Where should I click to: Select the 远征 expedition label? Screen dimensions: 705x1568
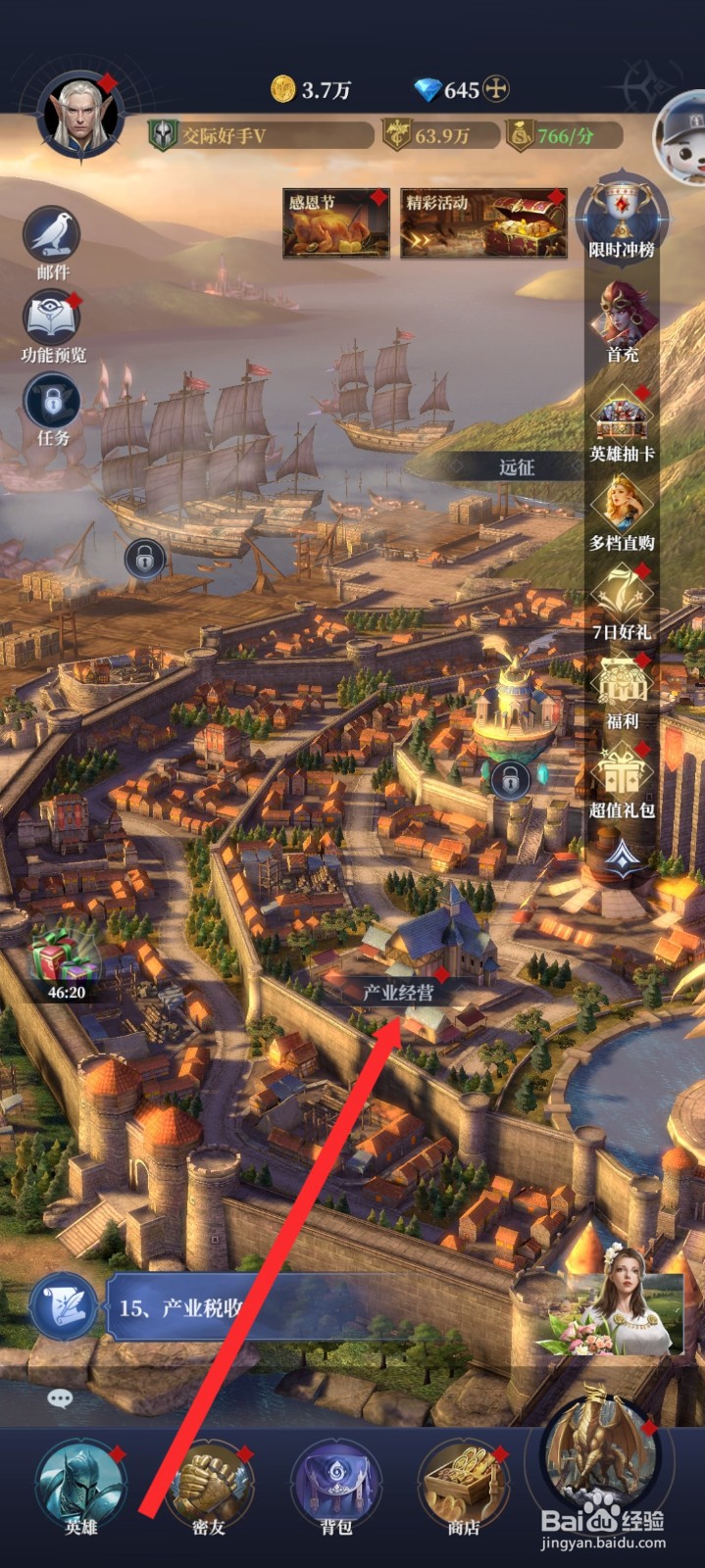point(517,467)
